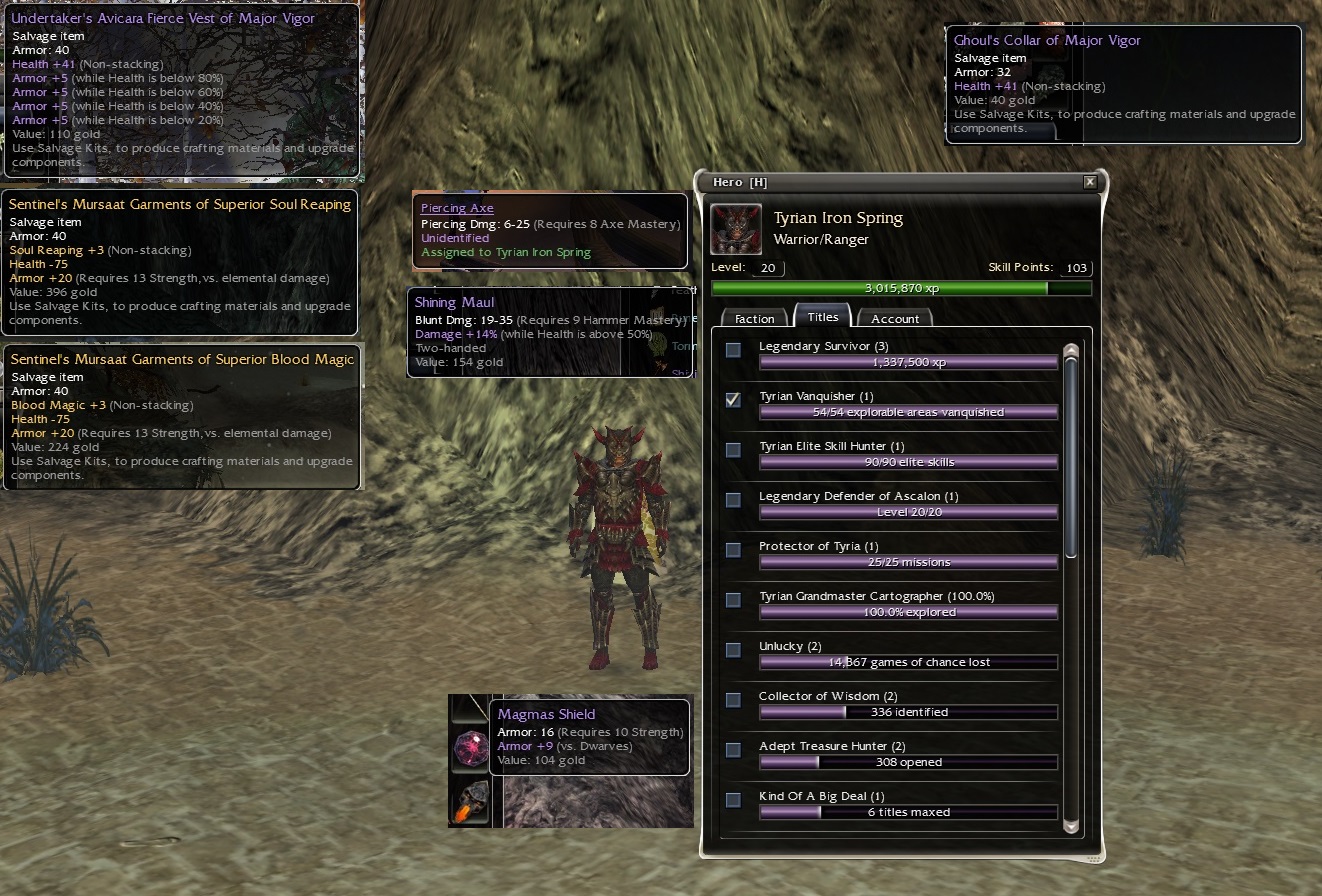The height and width of the screenshot is (896, 1322).
Task: Toggle the Tyrian Grandmaster Cartographer title
Action: (x=734, y=600)
